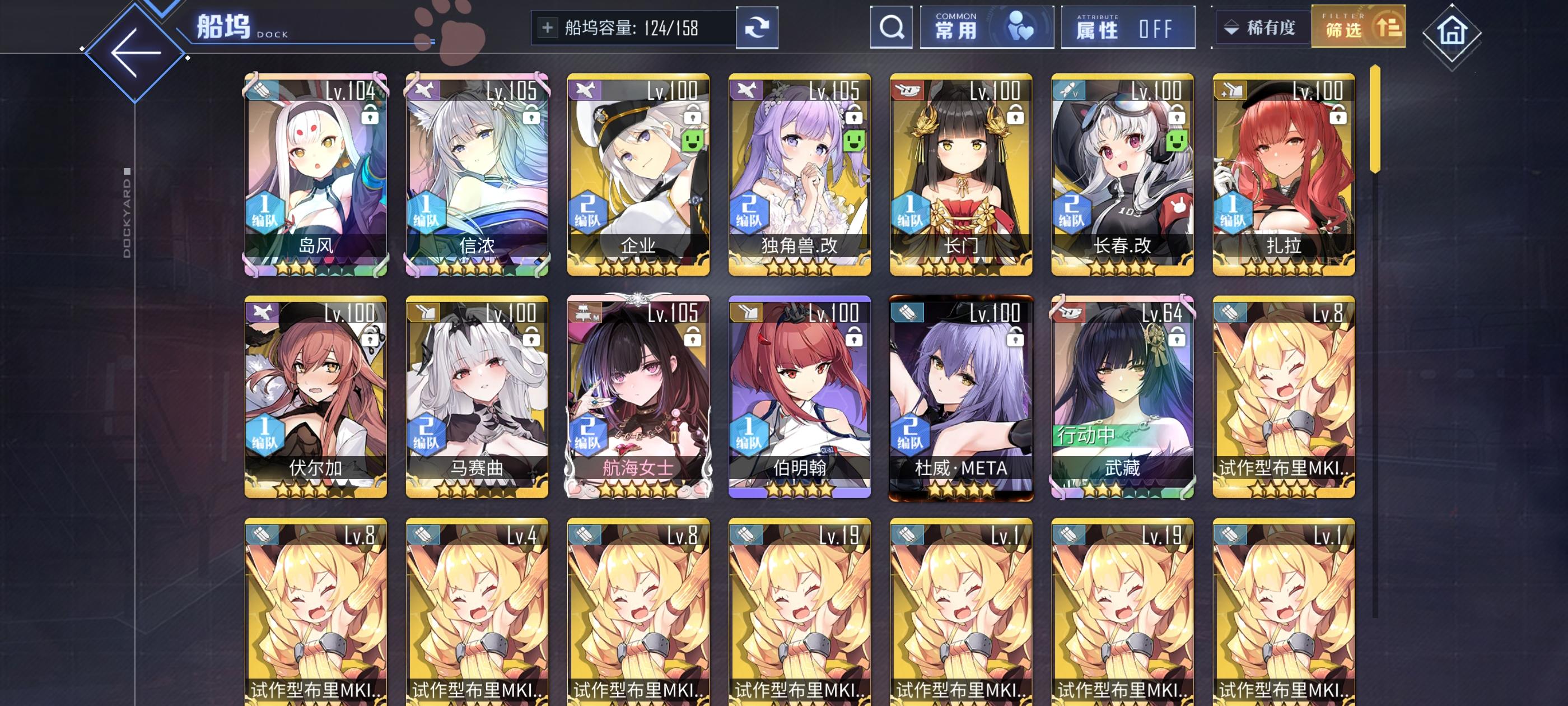Tap the search magnifier icon
The image size is (1568, 706).
click(892, 27)
